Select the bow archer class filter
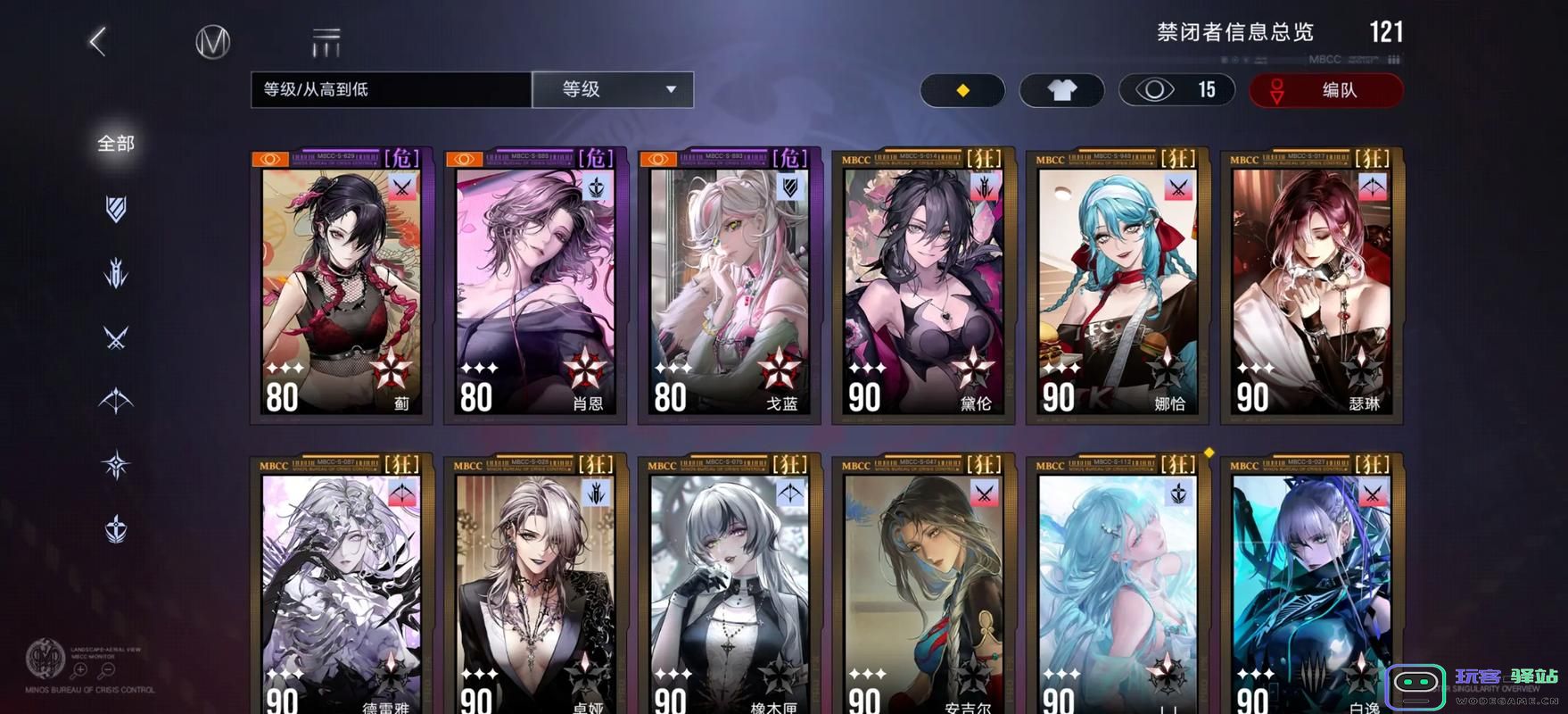 point(114,402)
